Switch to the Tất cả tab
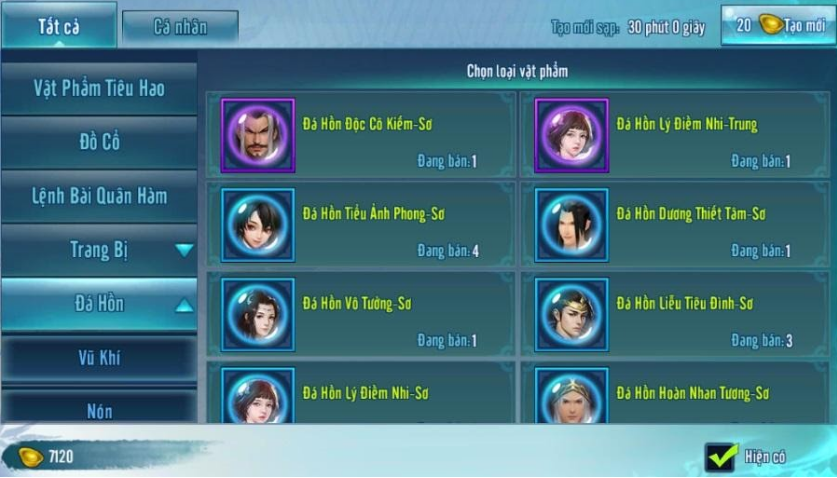Image resolution: width=837 pixels, height=478 pixels. pos(59,26)
